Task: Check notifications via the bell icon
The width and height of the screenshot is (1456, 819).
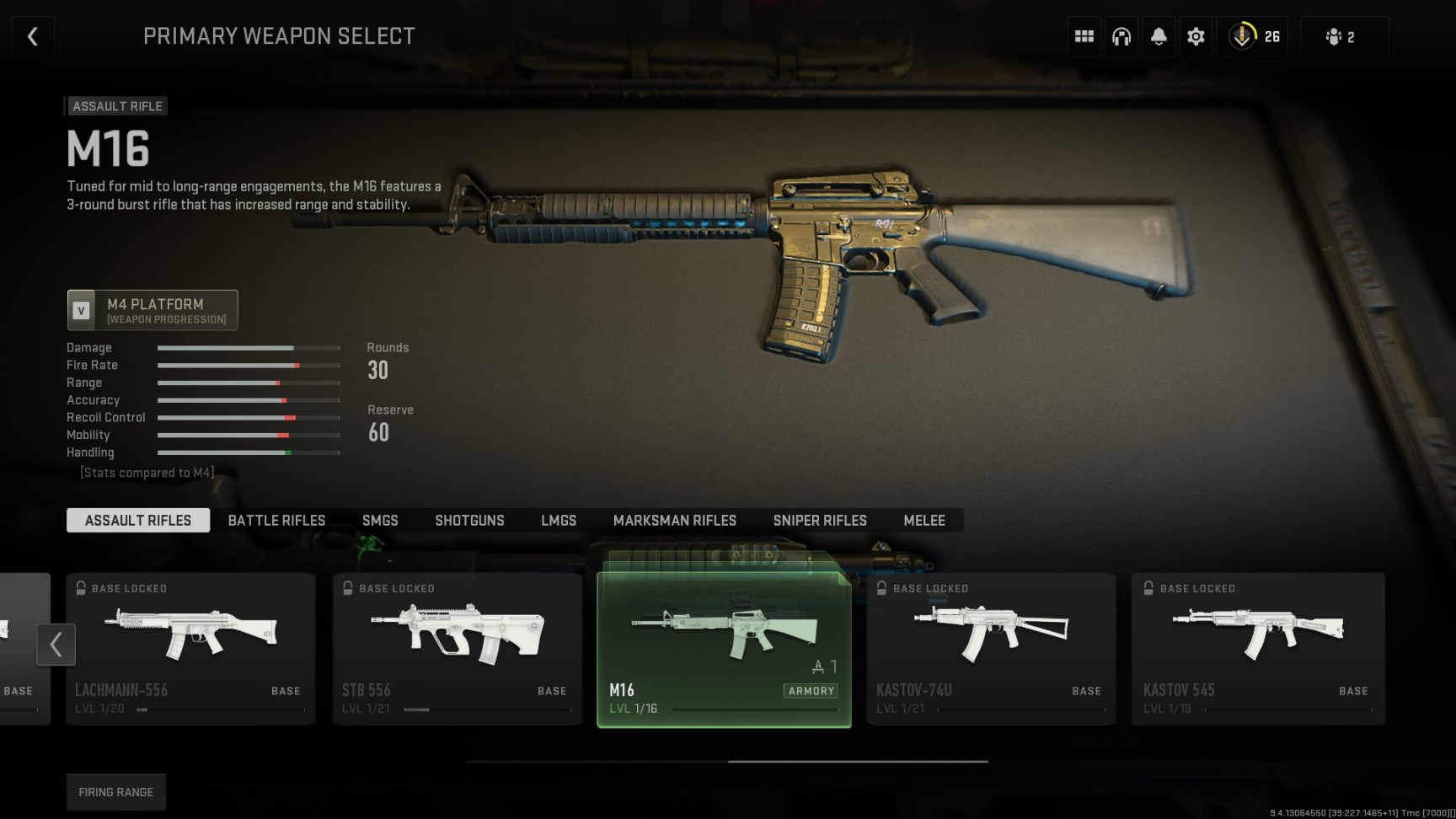Action: pyautogui.click(x=1159, y=36)
